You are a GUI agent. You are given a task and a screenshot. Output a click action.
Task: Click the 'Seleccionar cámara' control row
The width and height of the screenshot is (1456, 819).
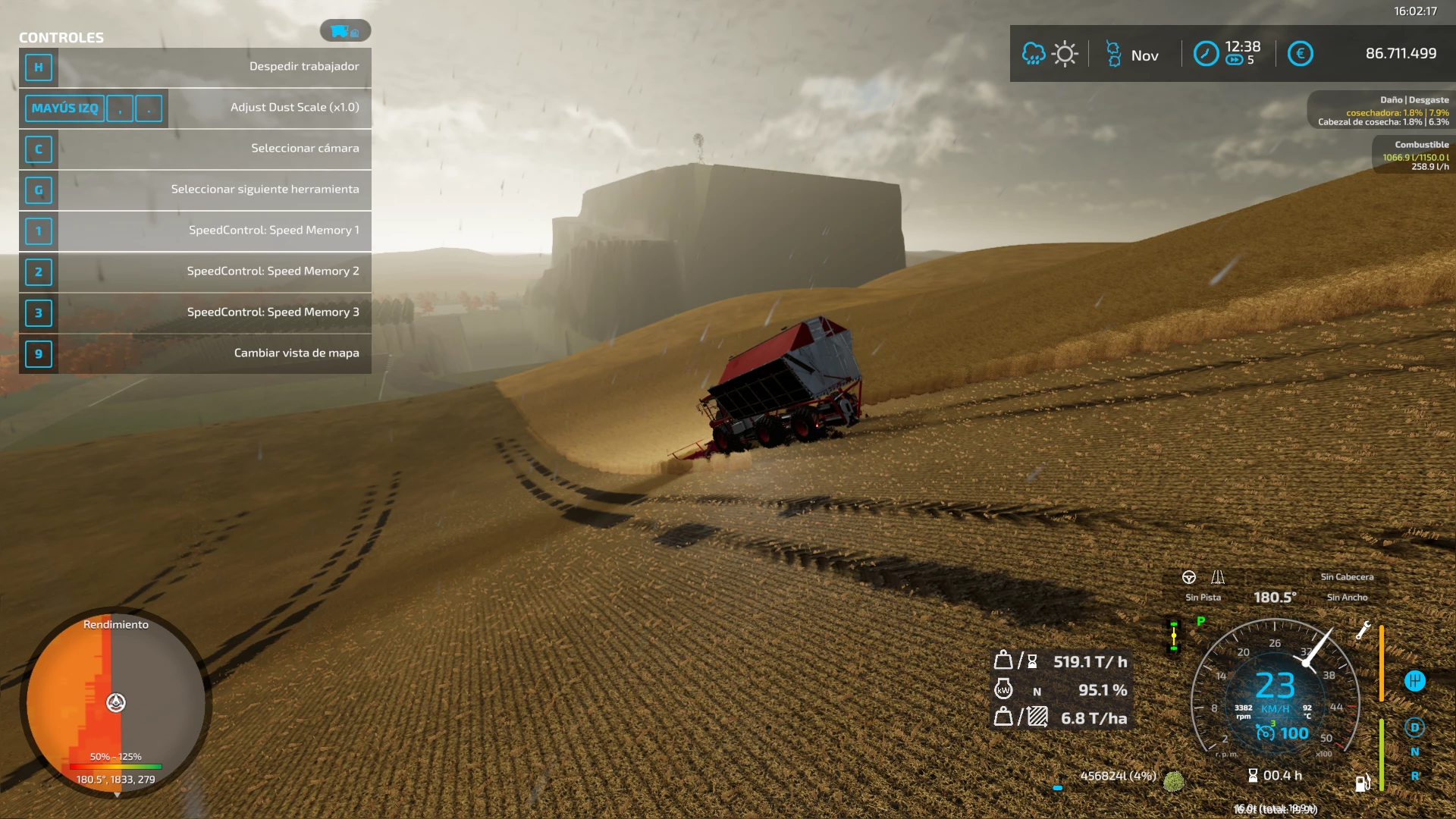(195, 149)
